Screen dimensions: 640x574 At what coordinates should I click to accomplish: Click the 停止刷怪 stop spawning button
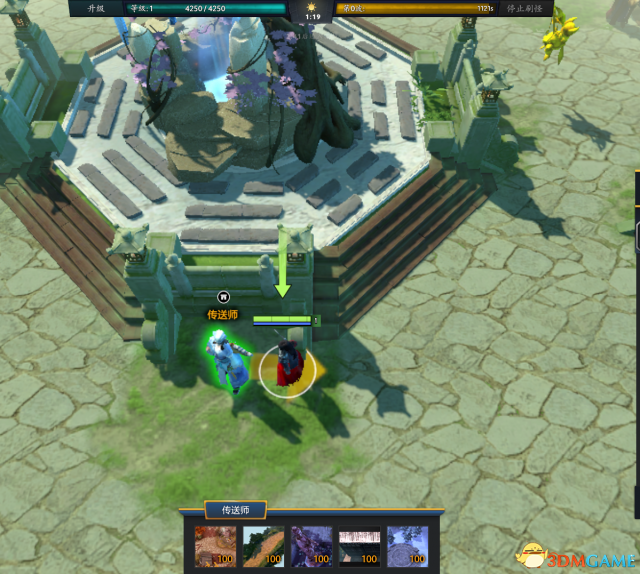click(524, 8)
